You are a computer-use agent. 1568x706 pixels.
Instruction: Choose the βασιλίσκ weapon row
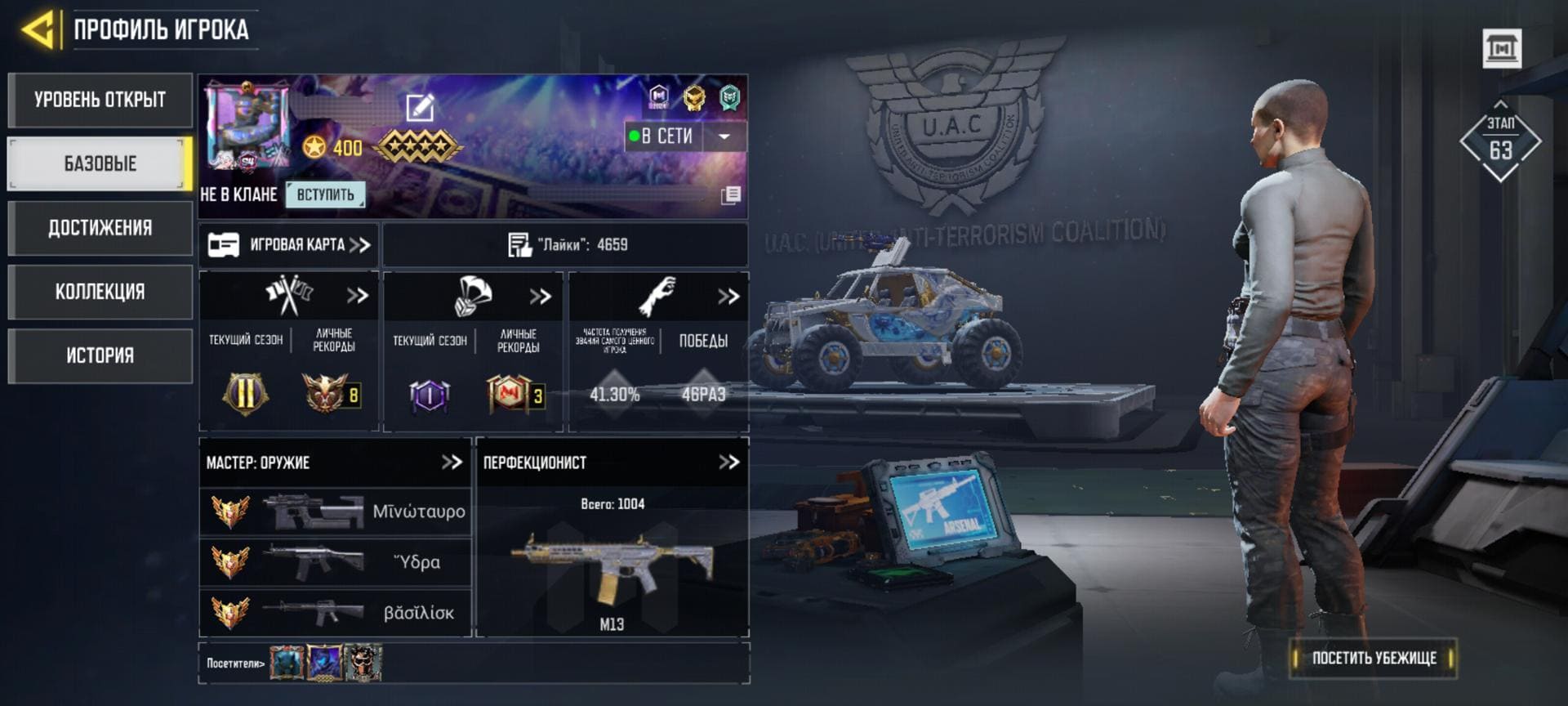[x=336, y=613]
